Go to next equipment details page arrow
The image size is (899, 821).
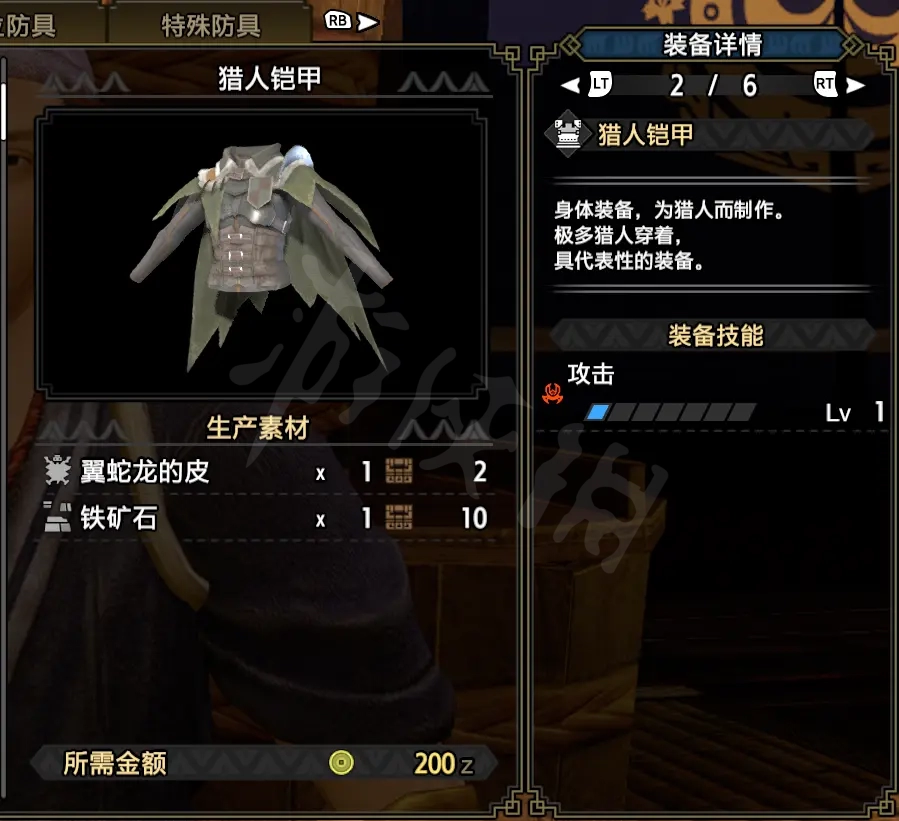855,86
